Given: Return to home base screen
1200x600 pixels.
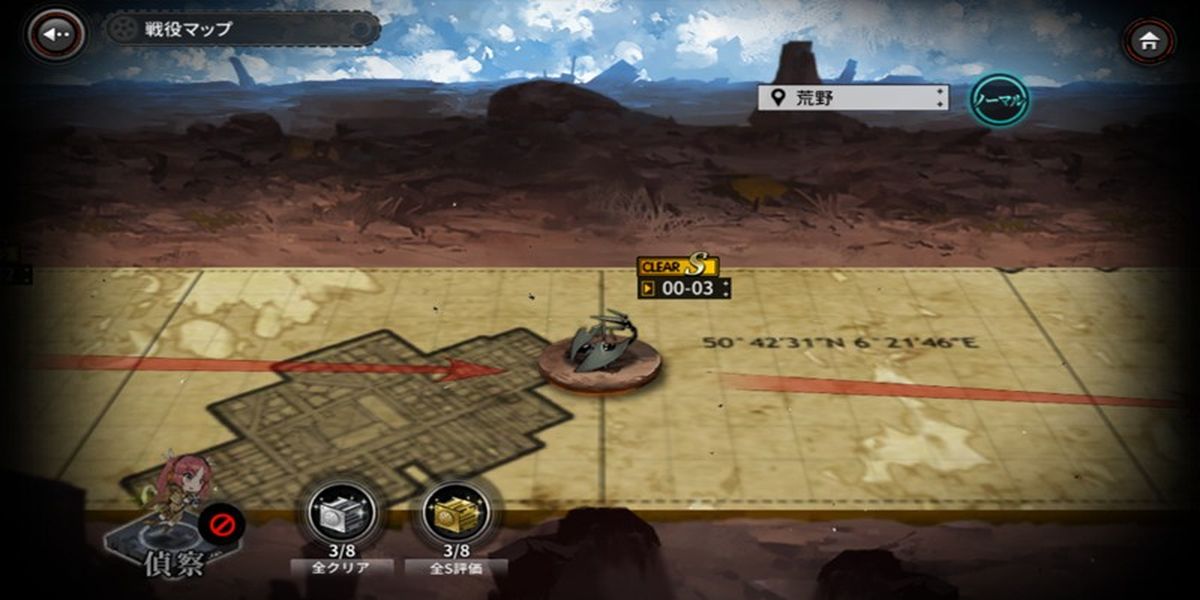Looking at the screenshot, I should point(1149,42).
